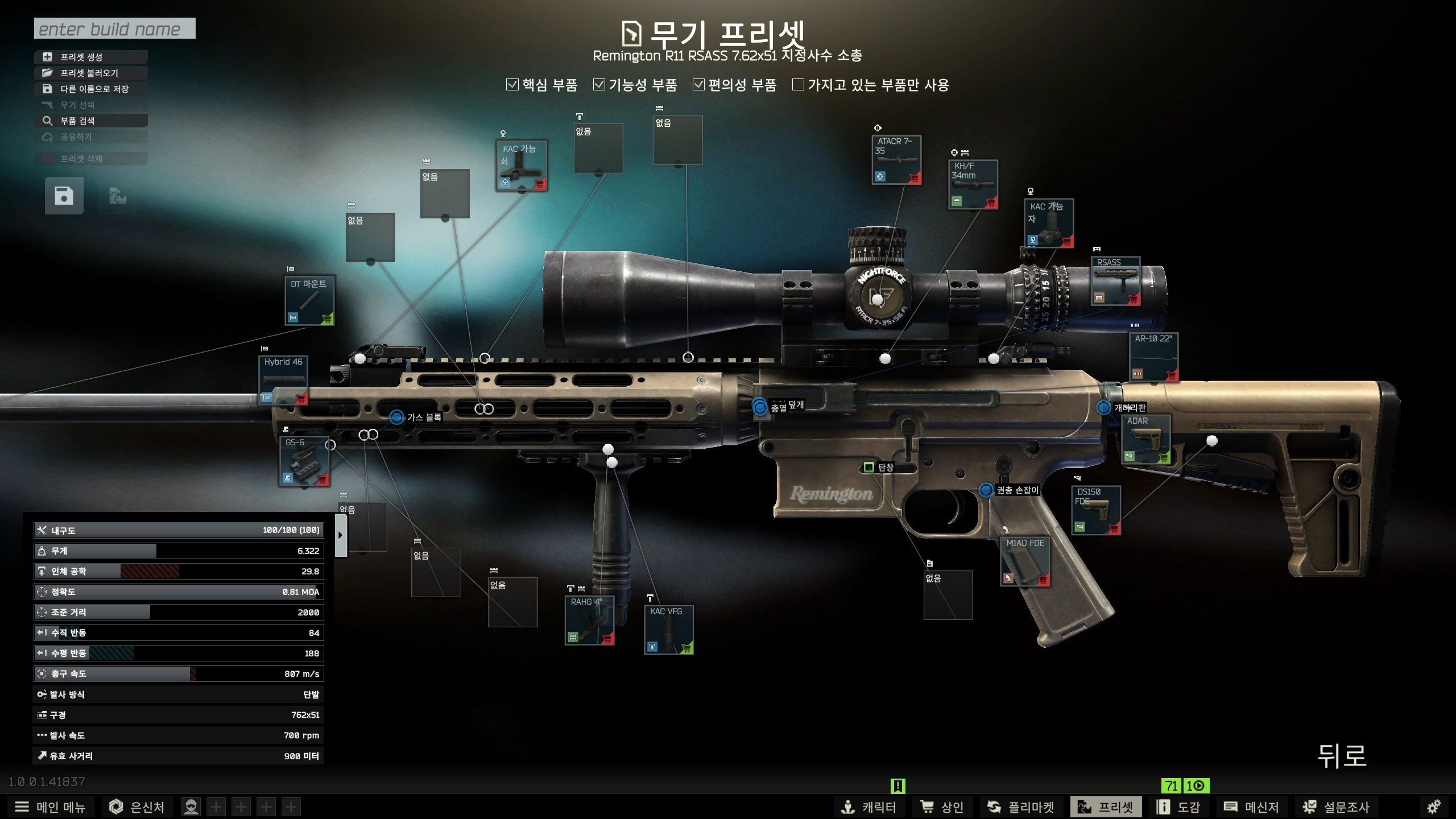Select the ATACR 7-35 scope slot
This screenshot has width=1456, height=819.
click(896, 160)
